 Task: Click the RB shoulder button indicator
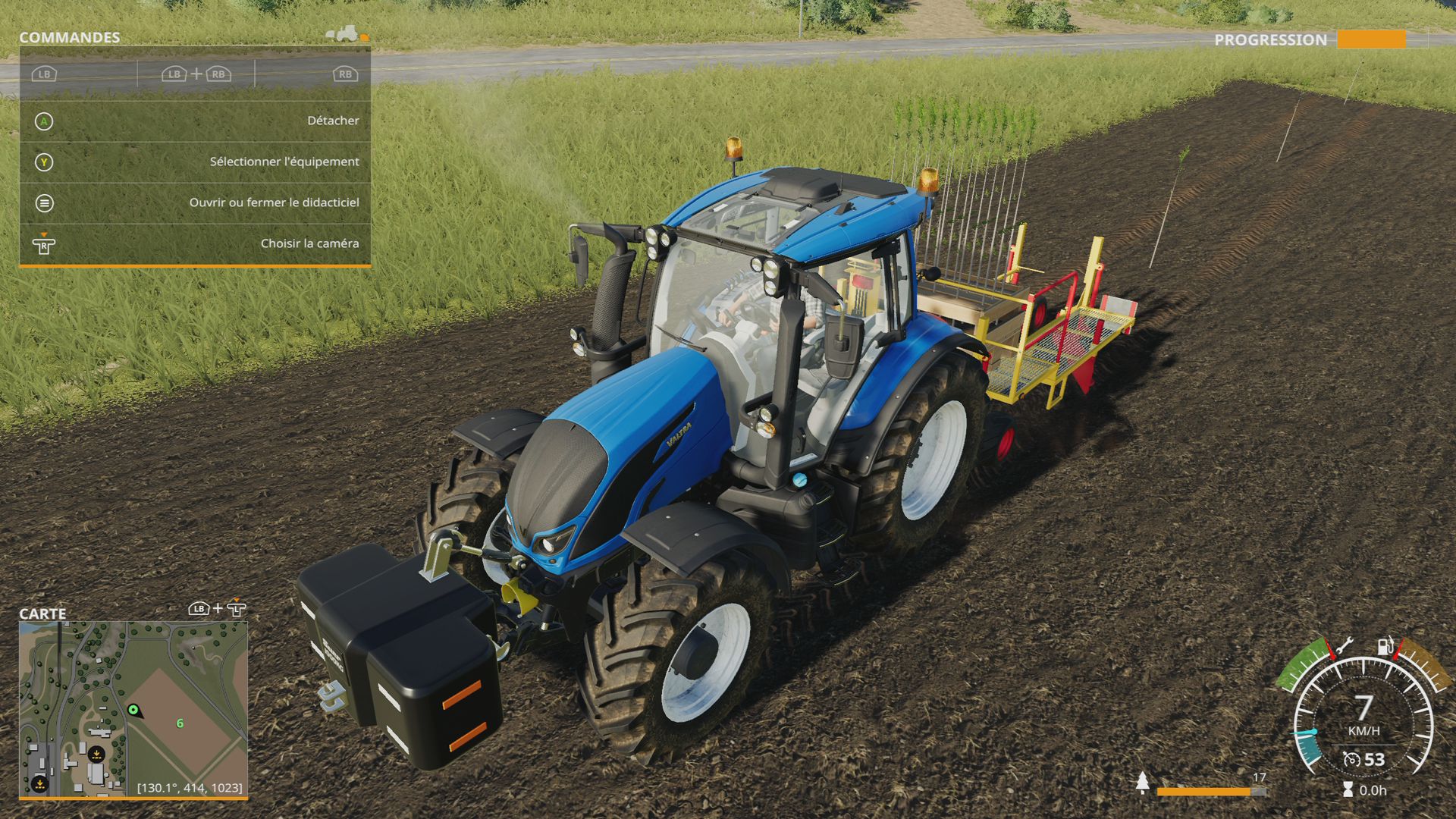[345, 75]
